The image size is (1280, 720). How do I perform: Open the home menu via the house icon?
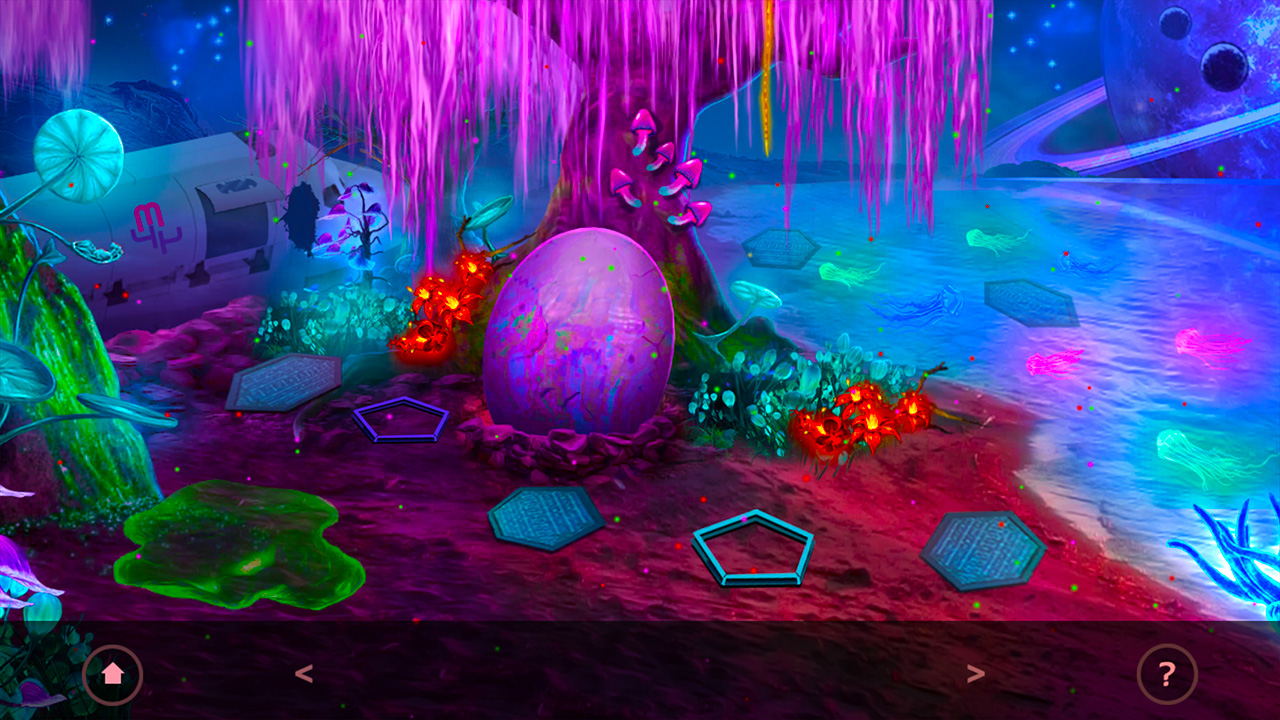(113, 675)
